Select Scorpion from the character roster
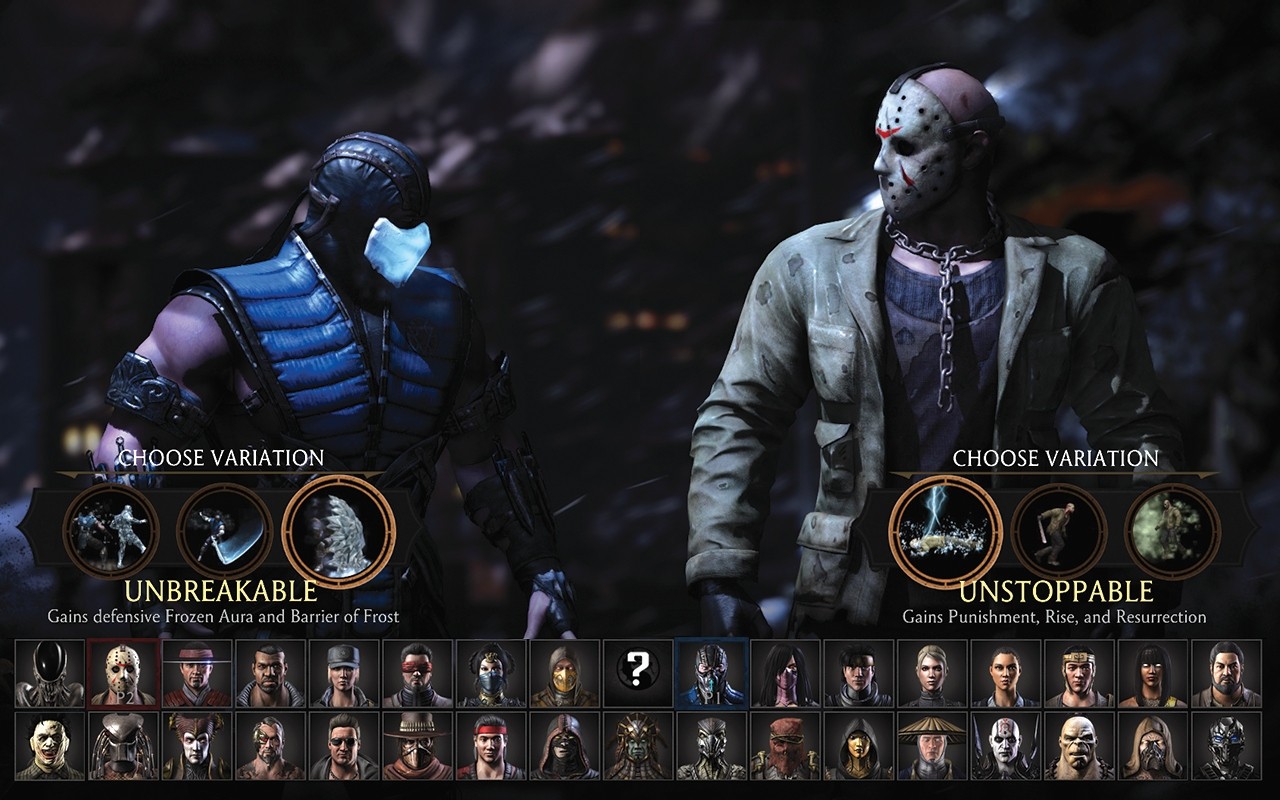 562,675
